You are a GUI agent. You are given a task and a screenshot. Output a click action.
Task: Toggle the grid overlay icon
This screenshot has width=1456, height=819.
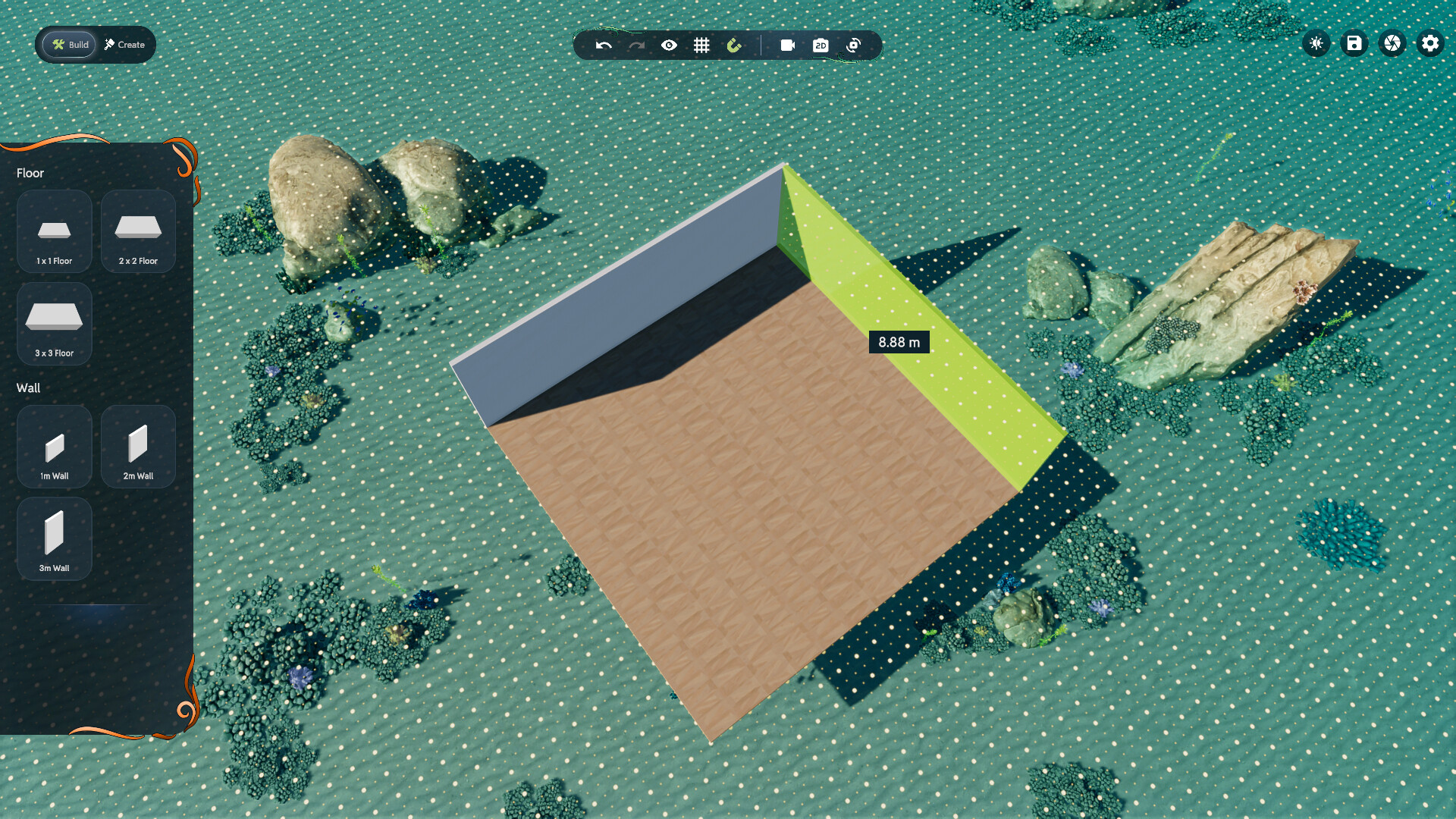(x=700, y=45)
